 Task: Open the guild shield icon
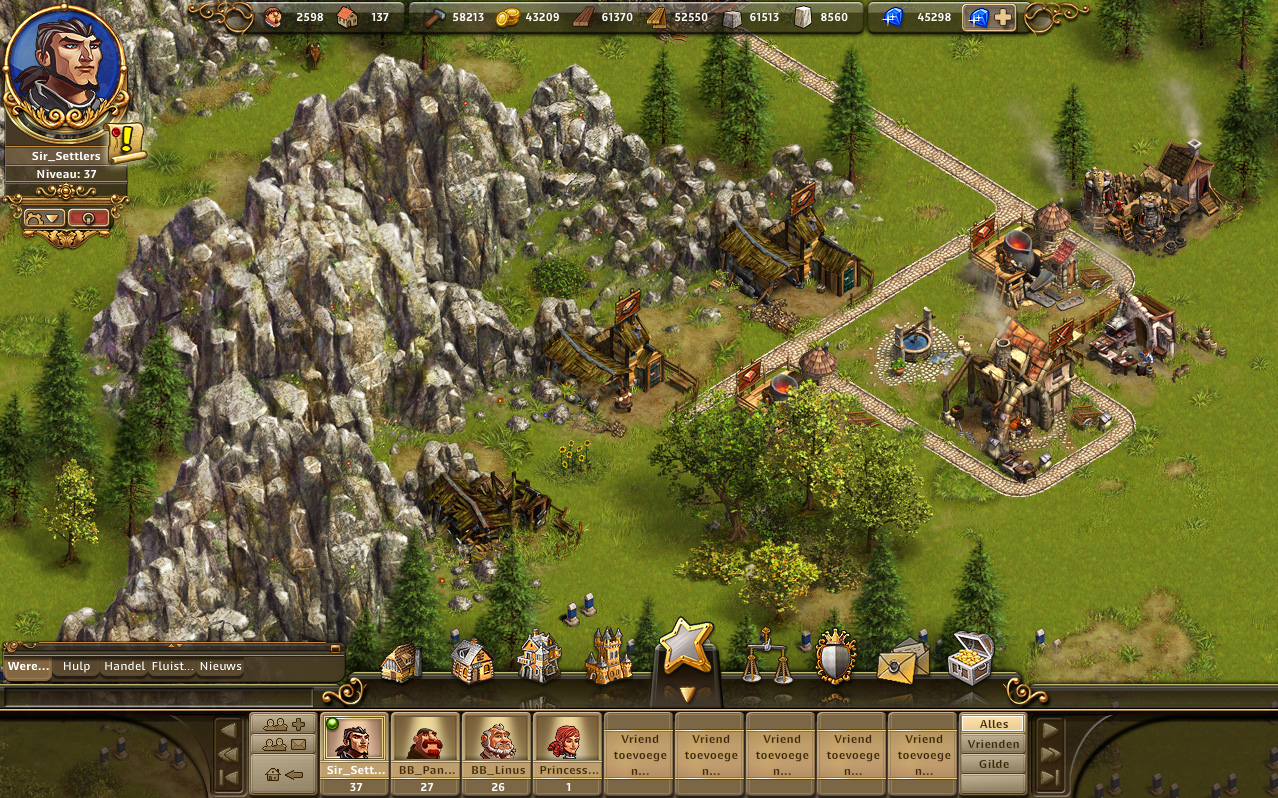pos(835,657)
